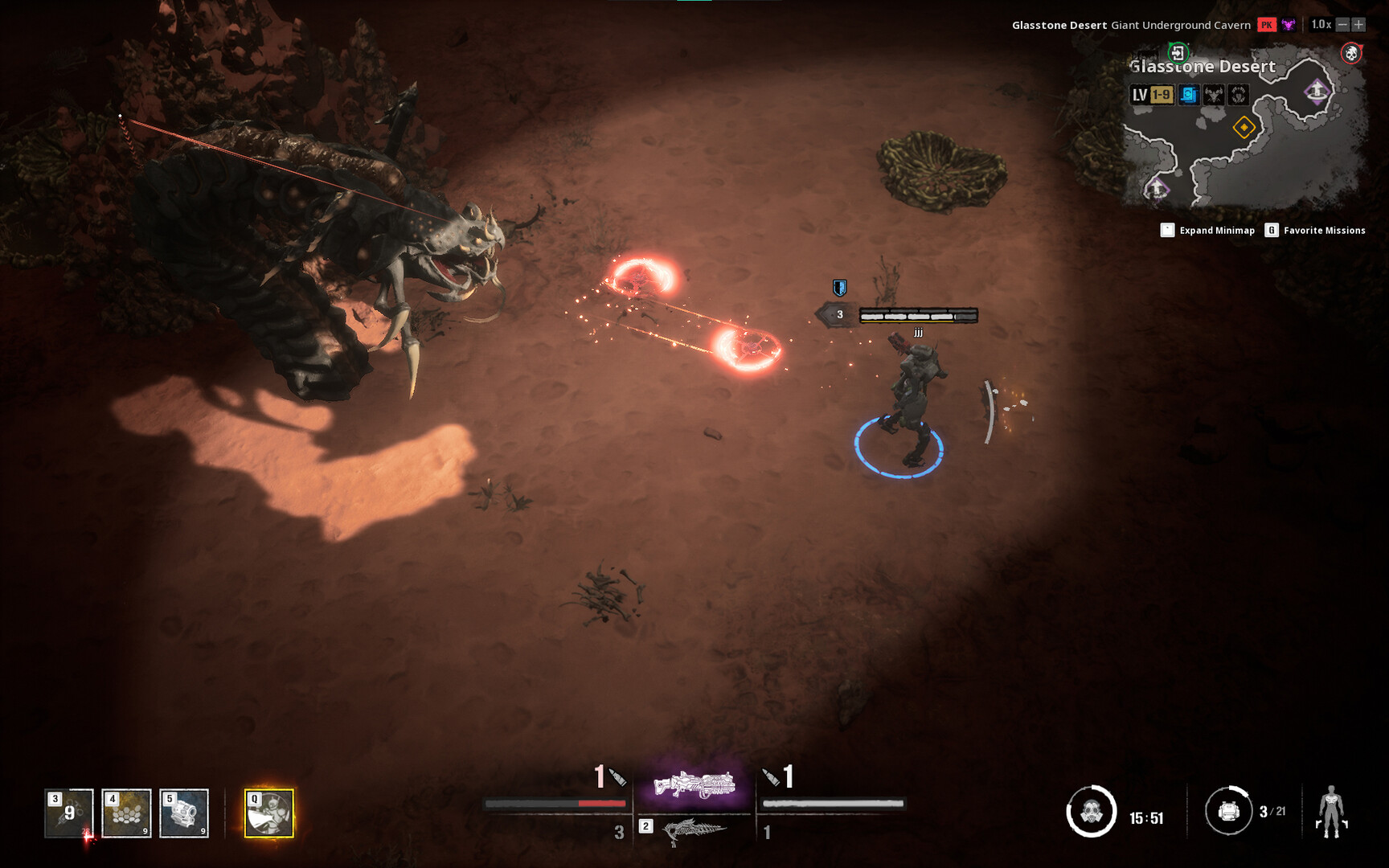Click the red boss skull on the minimap
This screenshot has height=868, width=1389.
click(1351, 52)
